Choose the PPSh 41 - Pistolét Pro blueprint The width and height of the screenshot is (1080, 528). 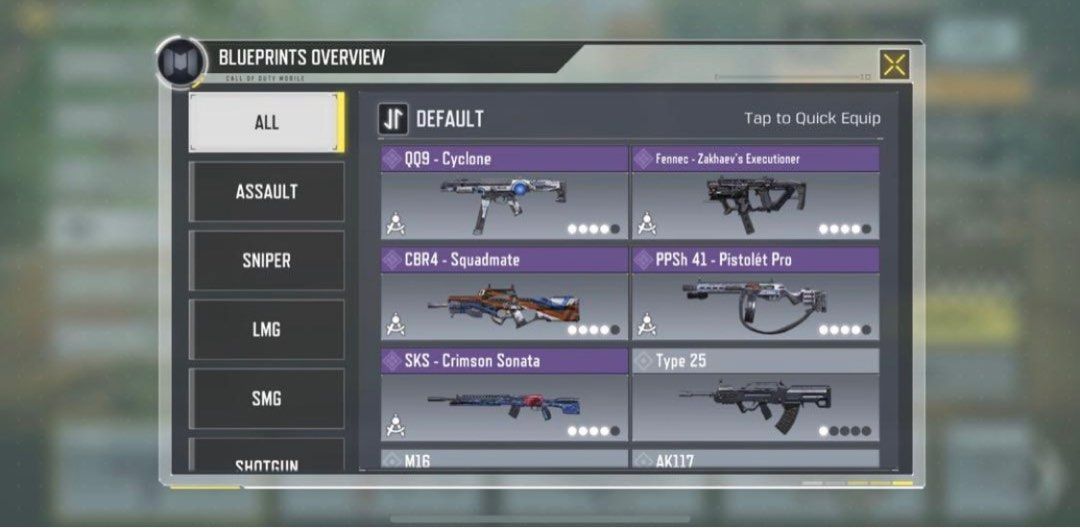[x=755, y=295]
